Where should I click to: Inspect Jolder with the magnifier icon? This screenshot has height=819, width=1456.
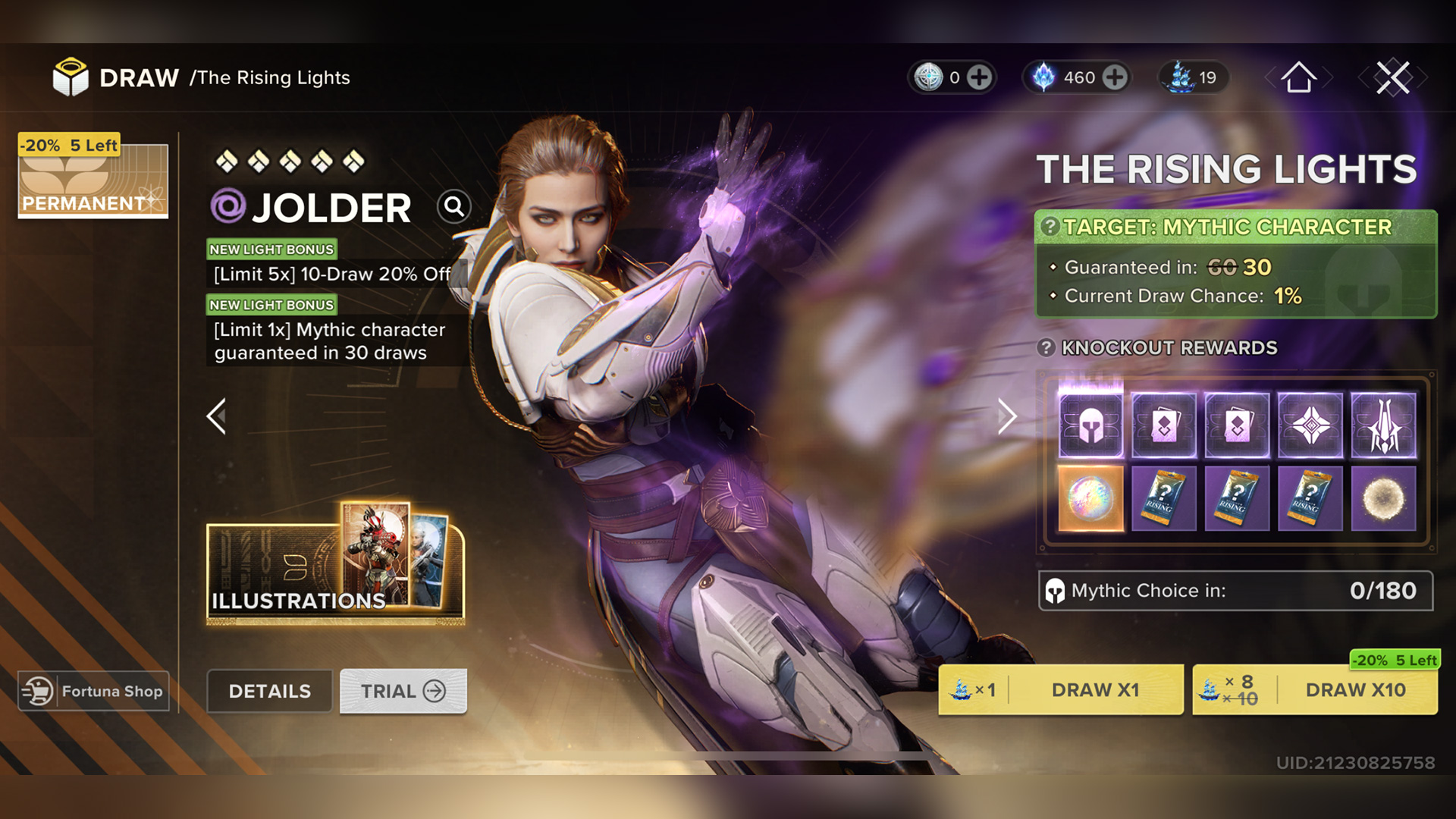pos(454,206)
